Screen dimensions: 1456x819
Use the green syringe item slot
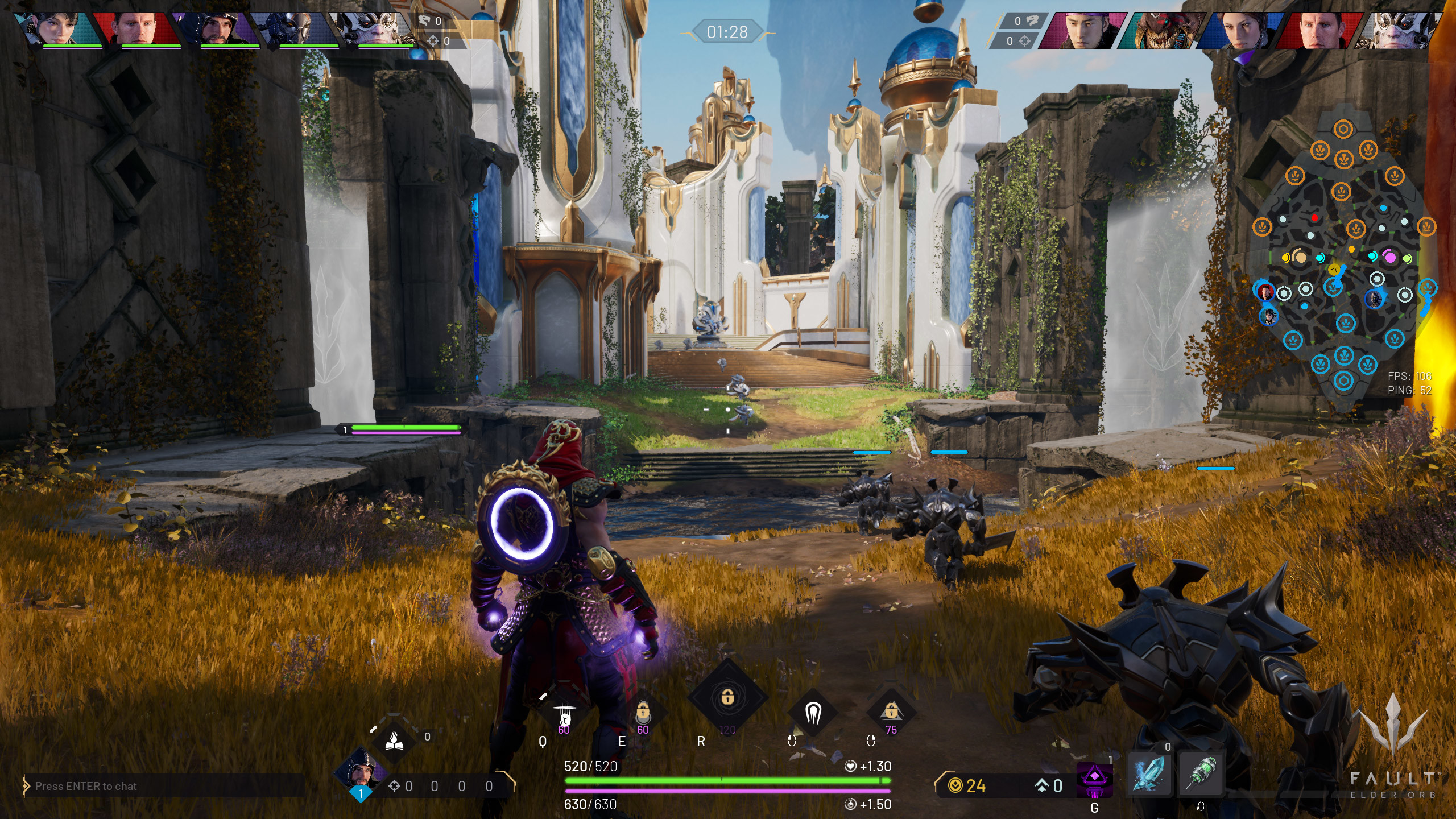tap(1200, 773)
